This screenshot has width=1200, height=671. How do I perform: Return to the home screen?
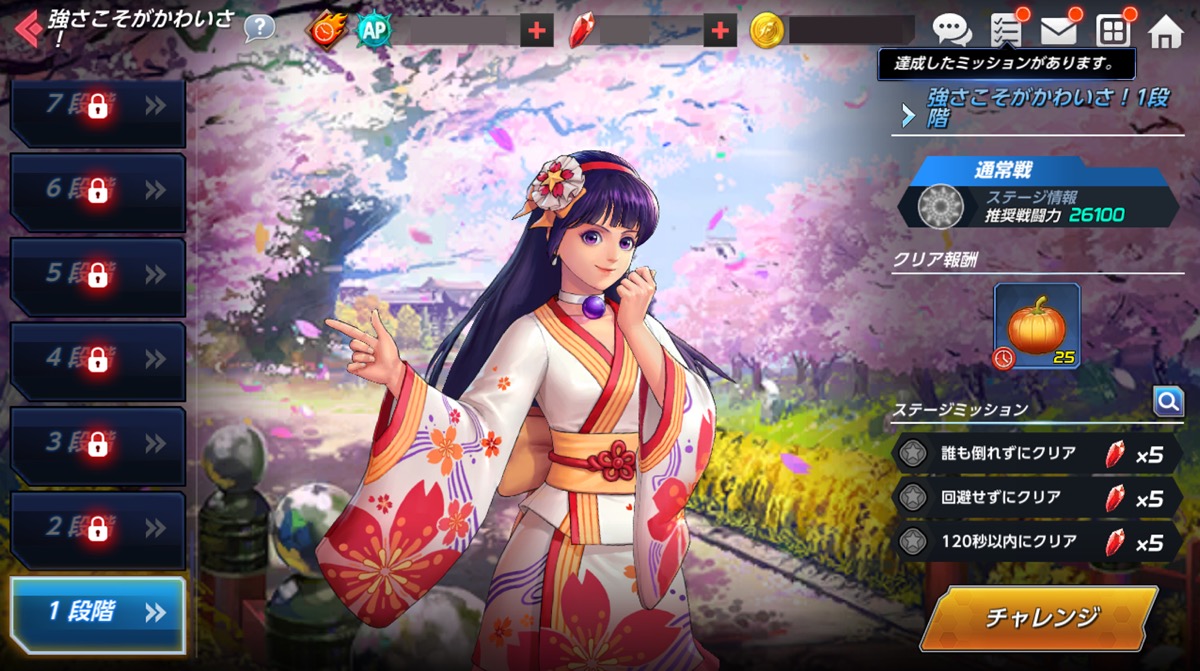pyautogui.click(x=1165, y=32)
